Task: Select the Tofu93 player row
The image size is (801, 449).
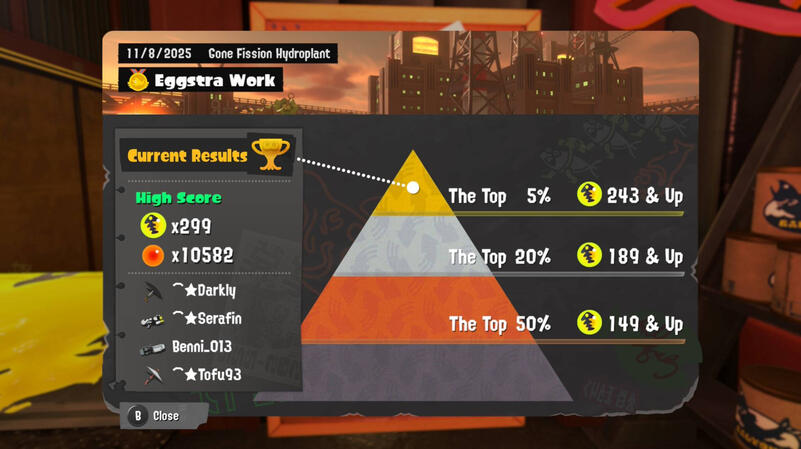Action: (207, 375)
